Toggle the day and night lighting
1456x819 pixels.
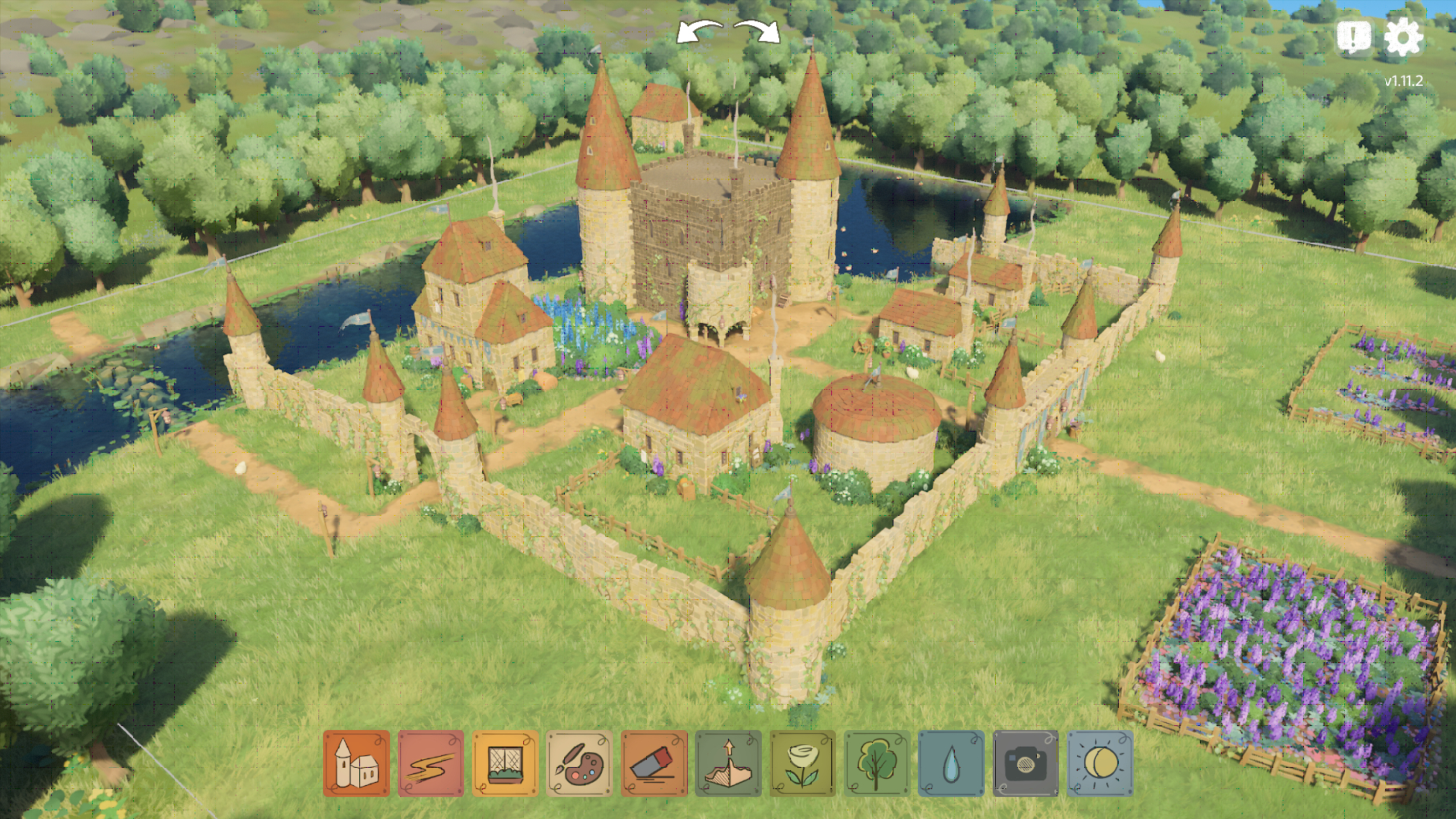[1100, 763]
